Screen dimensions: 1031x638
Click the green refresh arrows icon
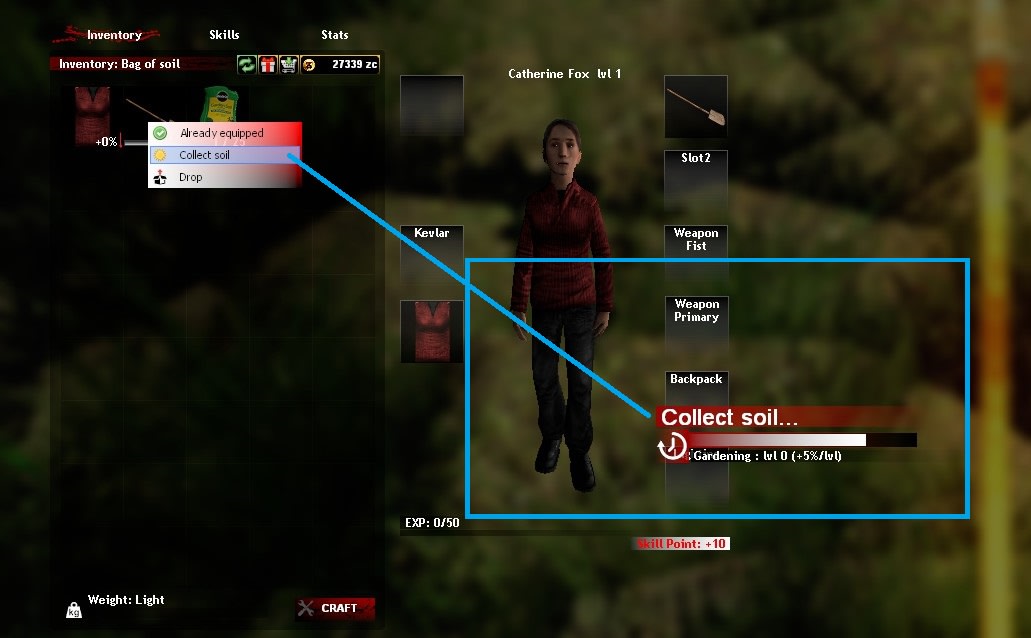(246, 64)
